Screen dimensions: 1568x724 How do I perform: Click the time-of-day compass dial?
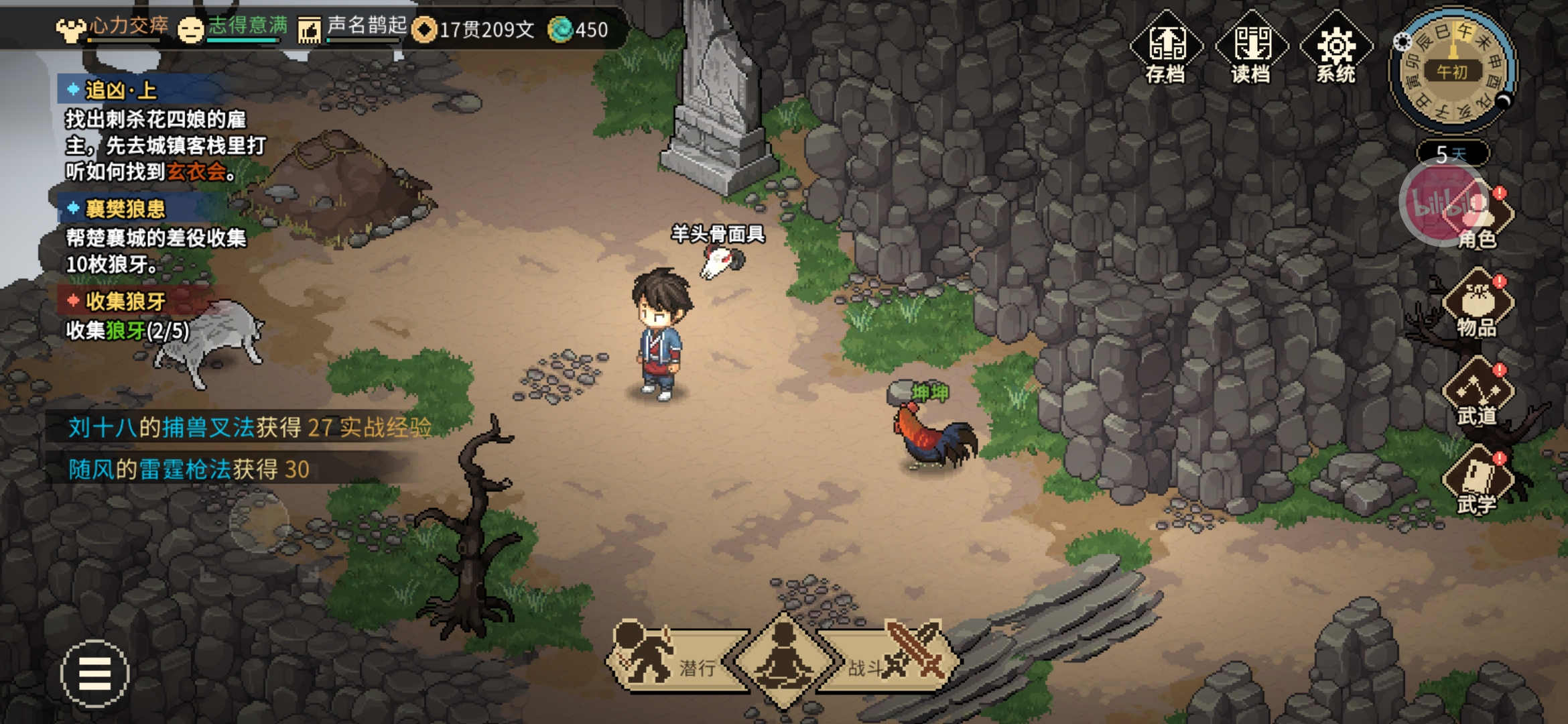(x=1452, y=70)
